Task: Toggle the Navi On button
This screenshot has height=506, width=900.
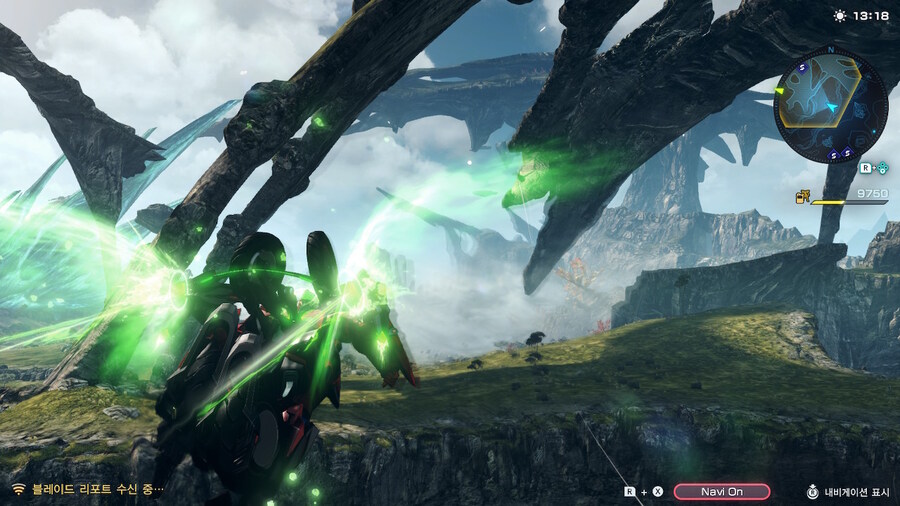Action: [x=721, y=491]
